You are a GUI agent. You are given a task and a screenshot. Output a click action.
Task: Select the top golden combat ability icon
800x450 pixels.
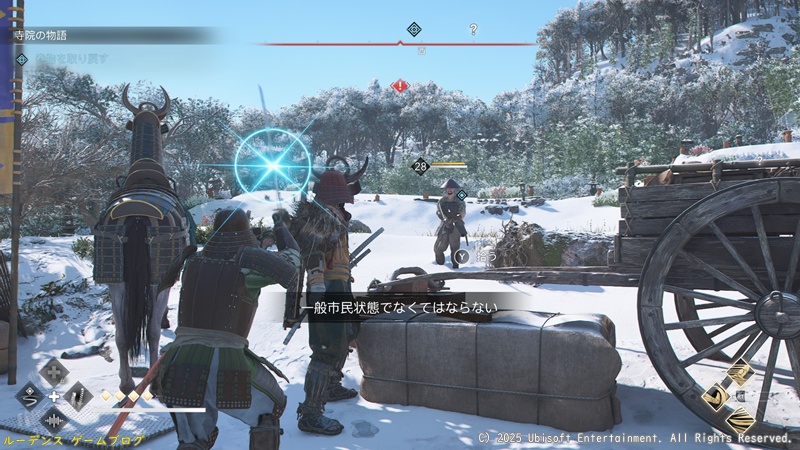pyautogui.click(x=739, y=374)
